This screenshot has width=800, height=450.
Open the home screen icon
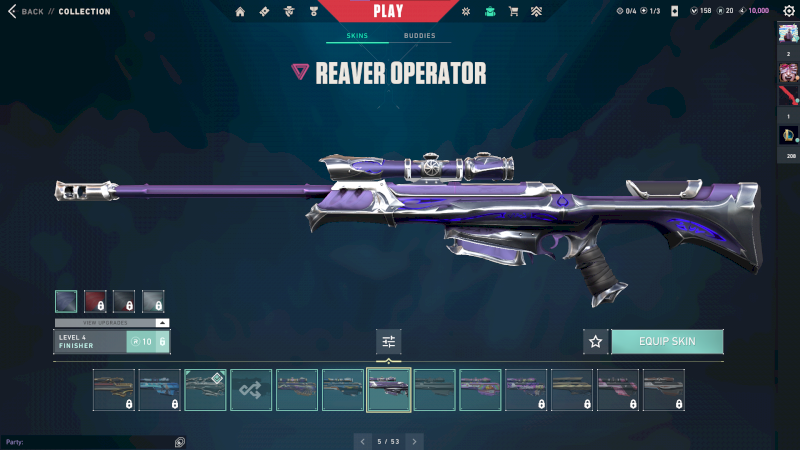pos(240,12)
